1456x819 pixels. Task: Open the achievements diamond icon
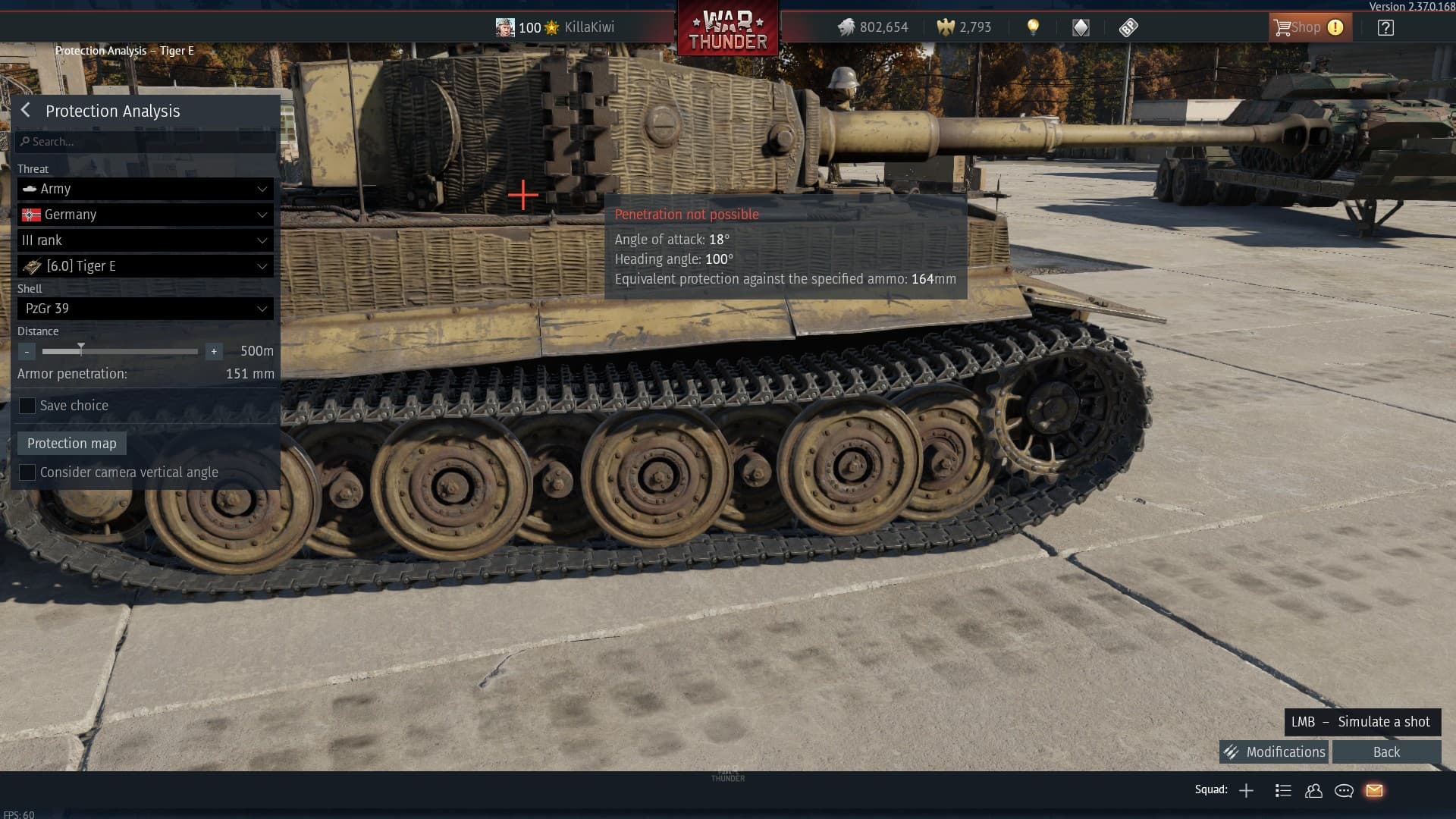click(x=1080, y=27)
